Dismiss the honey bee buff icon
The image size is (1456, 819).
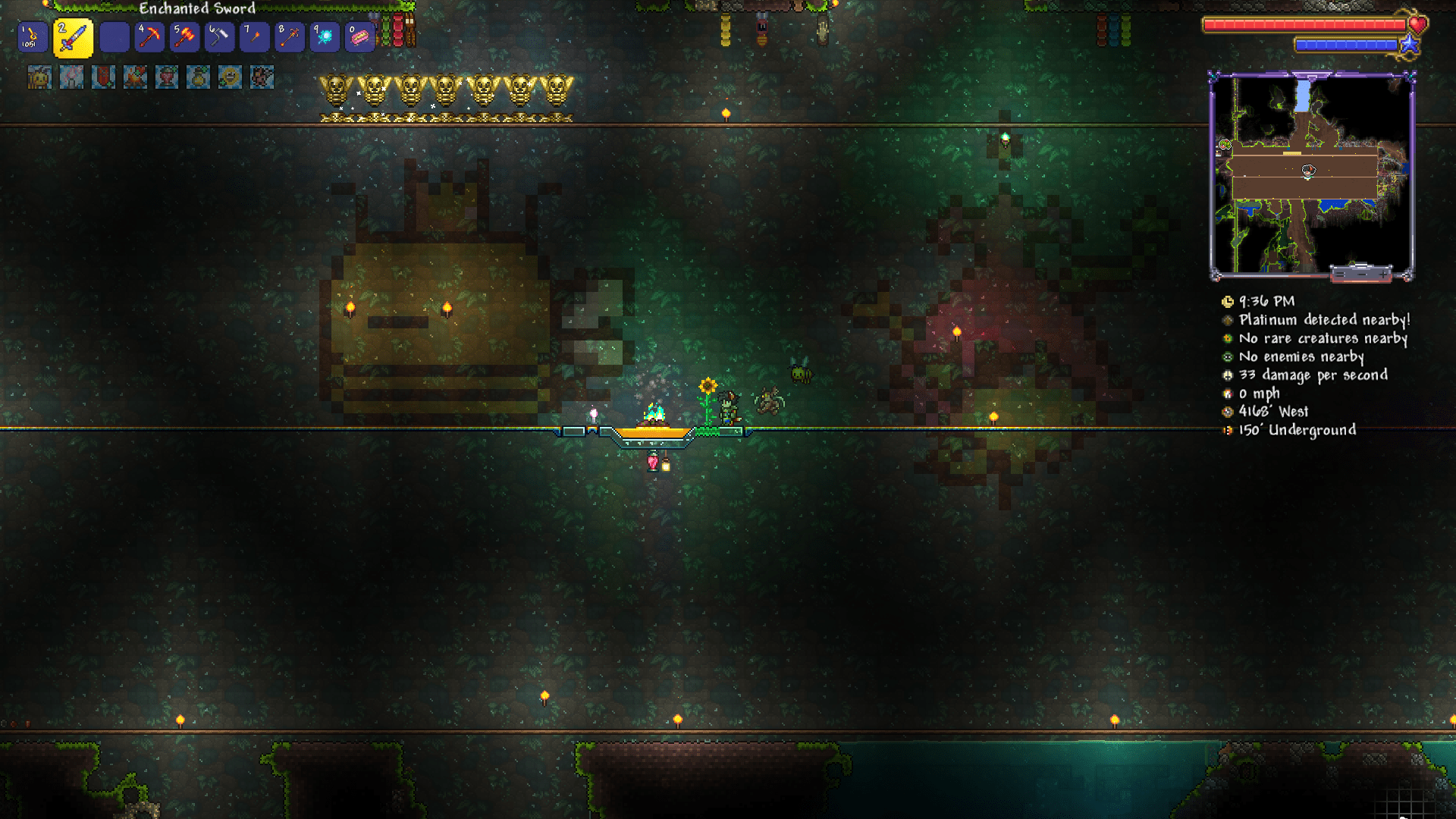[39, 77]
